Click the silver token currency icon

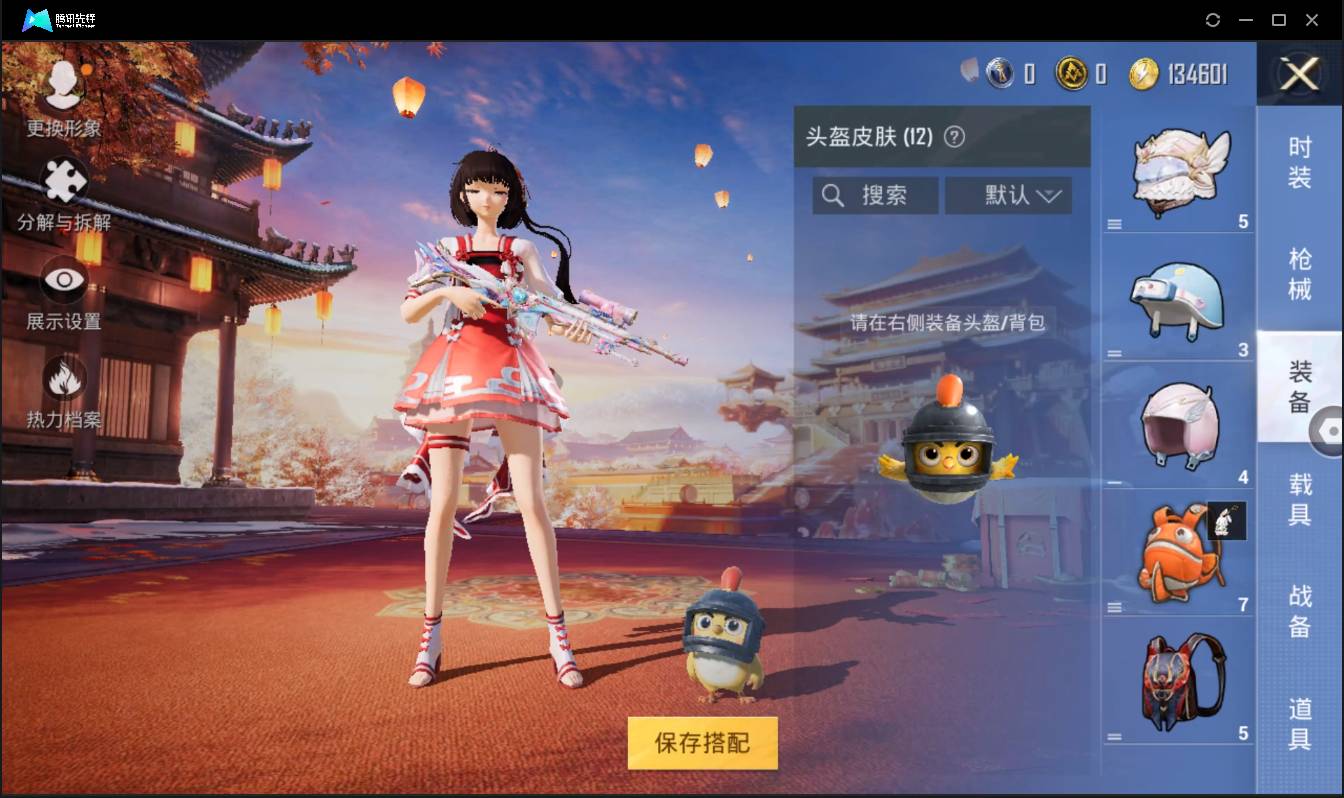coord(1000,72)
